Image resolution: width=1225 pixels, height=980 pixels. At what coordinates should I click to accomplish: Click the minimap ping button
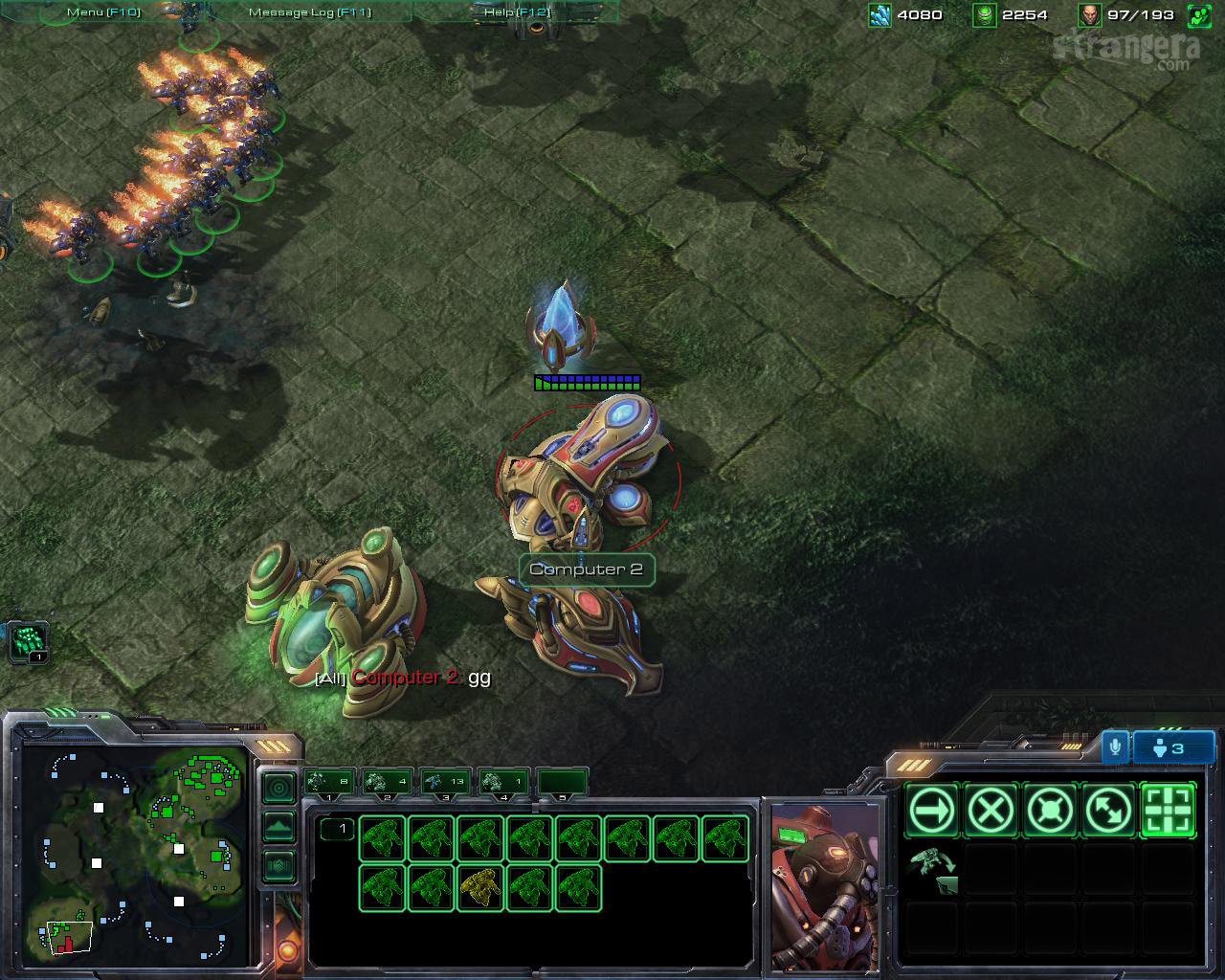coord(278,789)
